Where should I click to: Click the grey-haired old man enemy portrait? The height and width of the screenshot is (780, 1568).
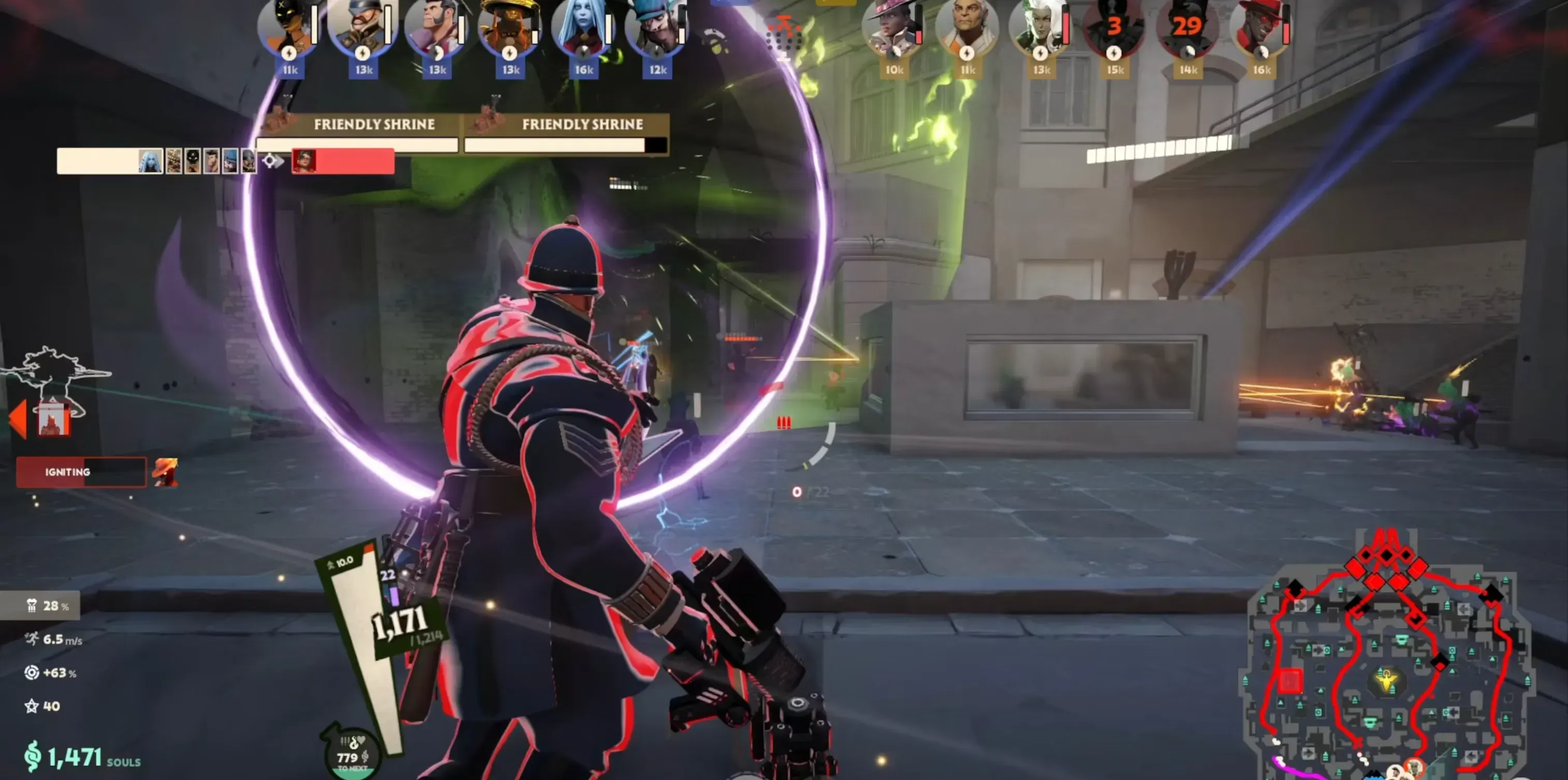pos(967,27)
